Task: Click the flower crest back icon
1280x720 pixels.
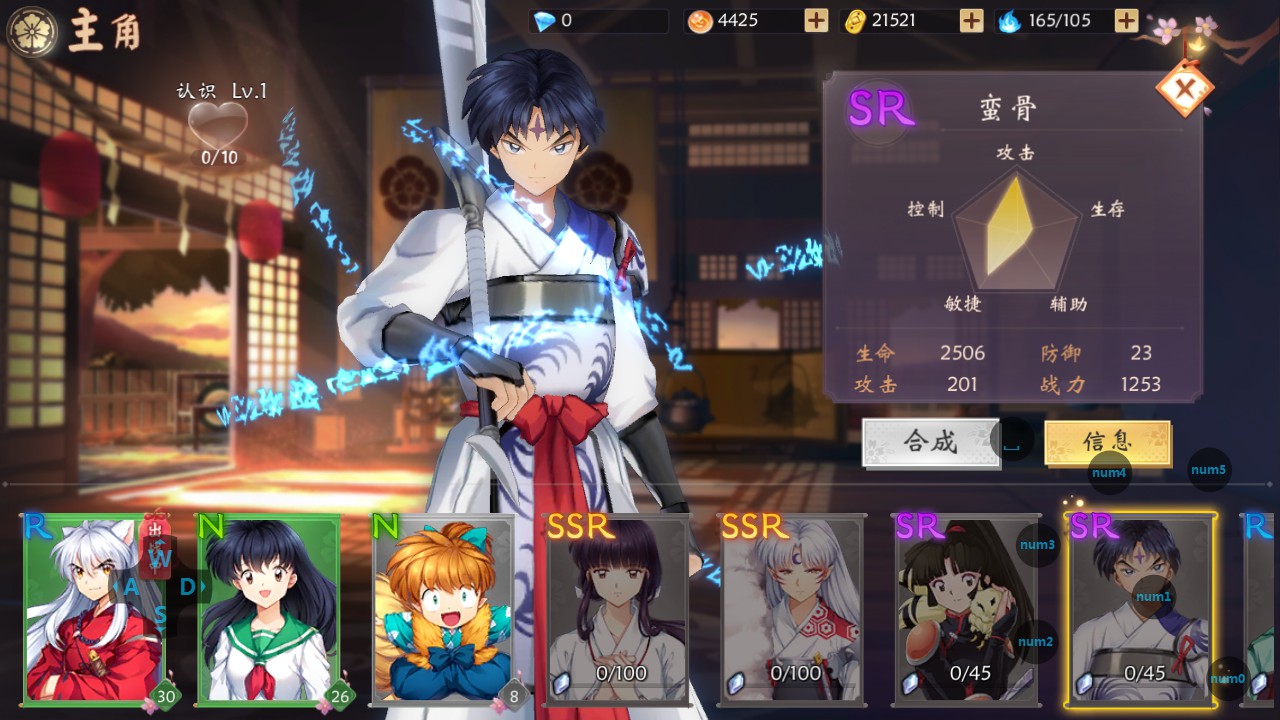Action: click(x=32, y=30)
